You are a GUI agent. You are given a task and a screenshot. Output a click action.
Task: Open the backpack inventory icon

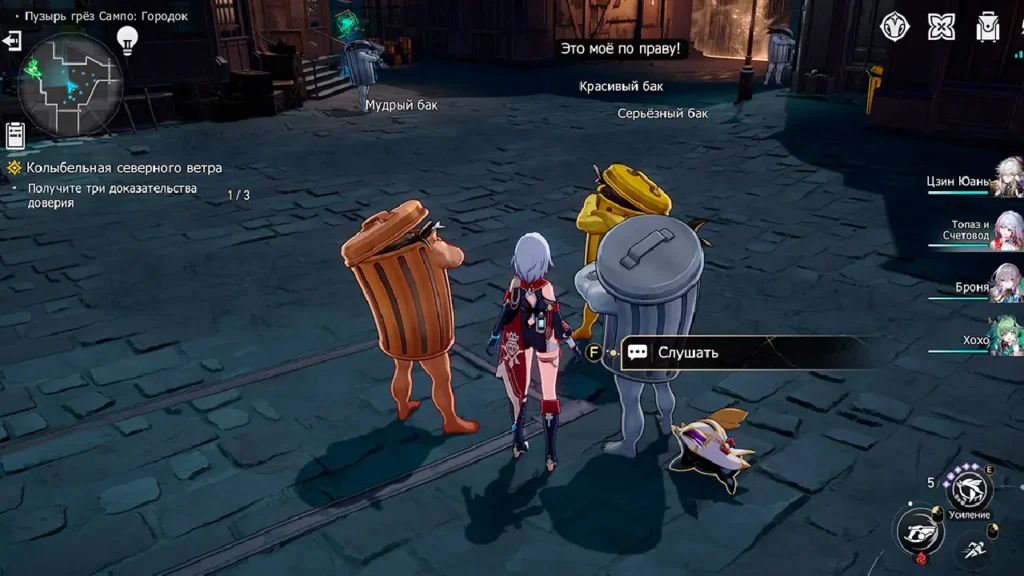[988, 27]
